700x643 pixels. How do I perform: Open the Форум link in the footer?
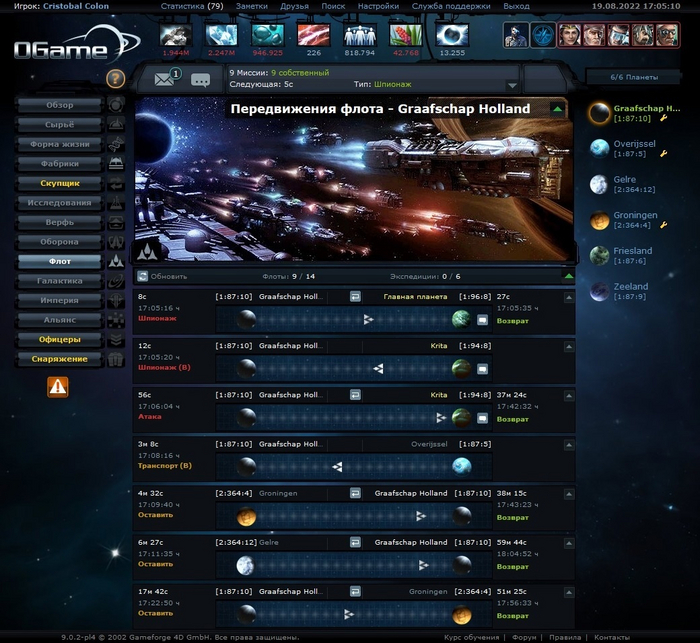525,637
